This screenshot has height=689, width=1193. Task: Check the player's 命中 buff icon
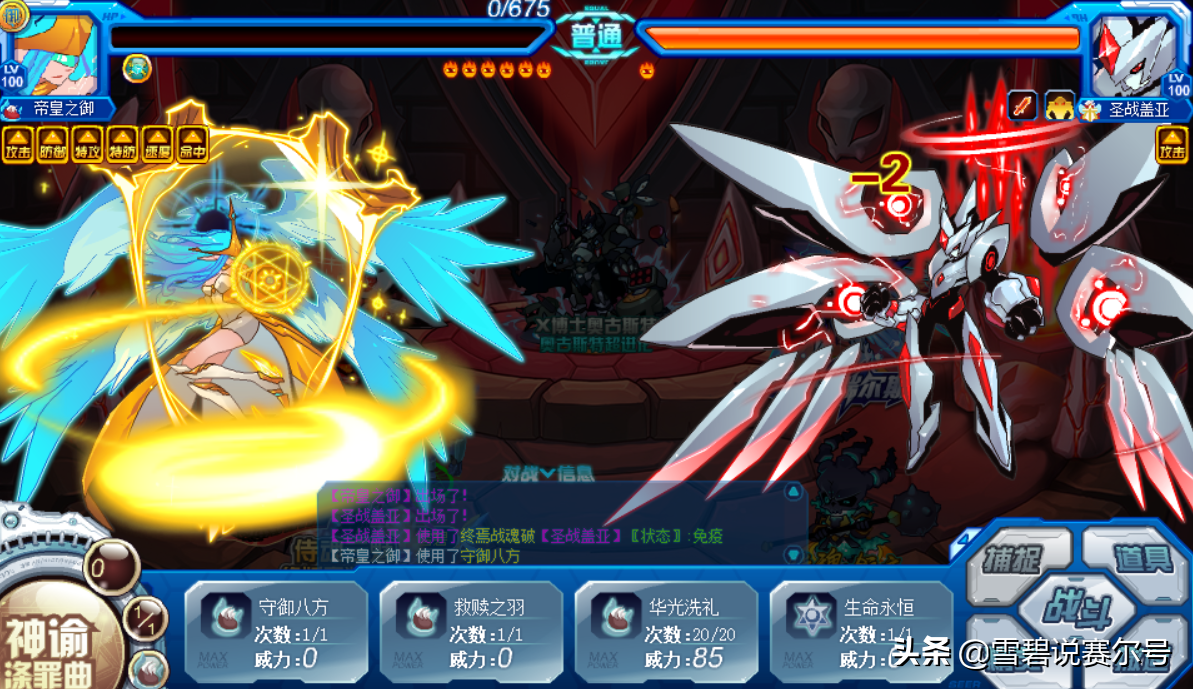[191, 145]
